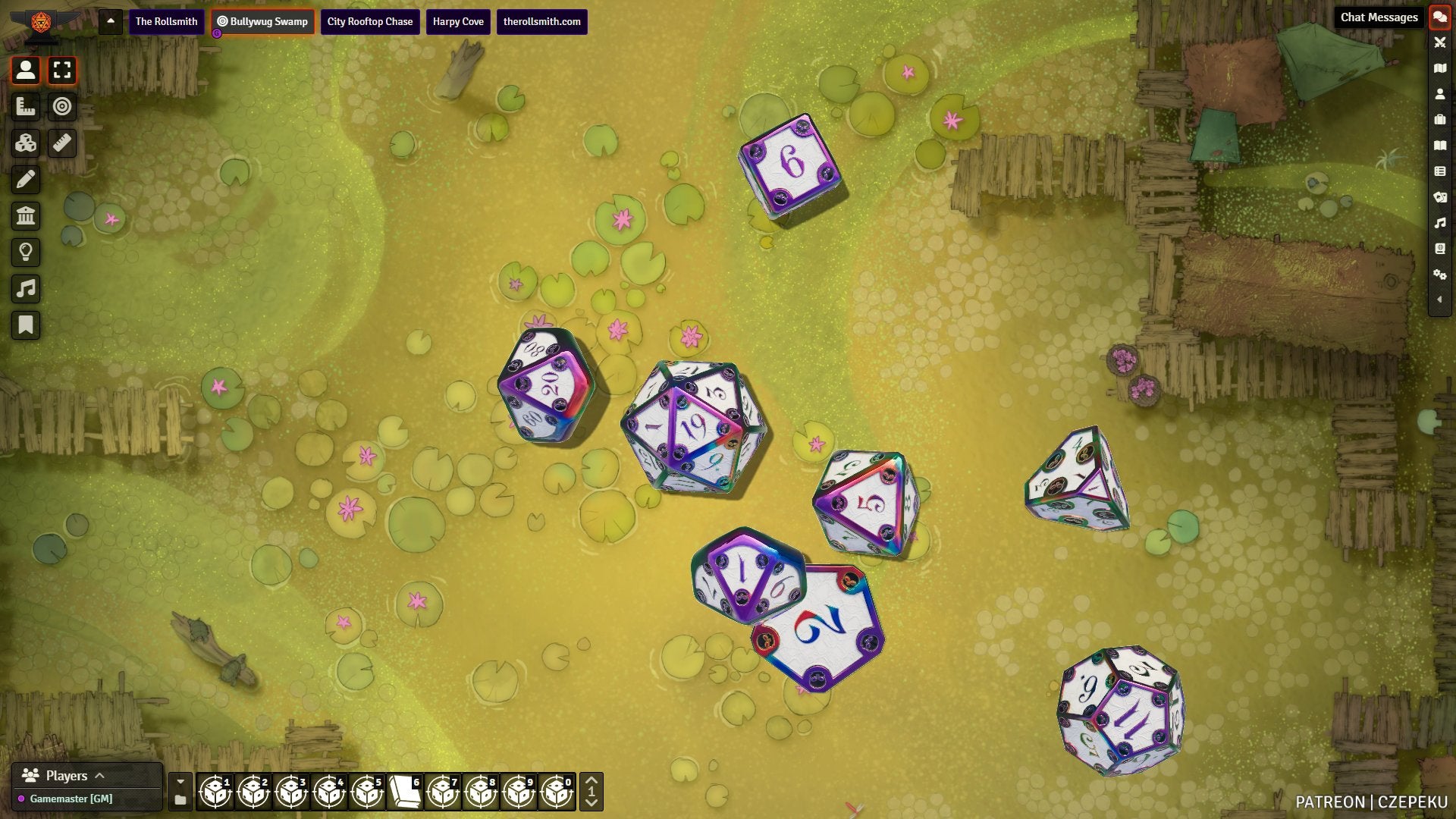Select the bullseye target tool
Viewport: 1456px width, 819px height.
[x=62, y=107]
